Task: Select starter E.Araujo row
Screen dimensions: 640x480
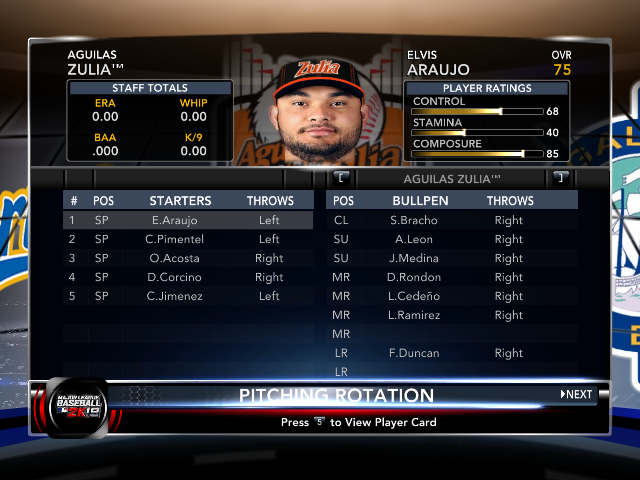Action: [186, 220]
